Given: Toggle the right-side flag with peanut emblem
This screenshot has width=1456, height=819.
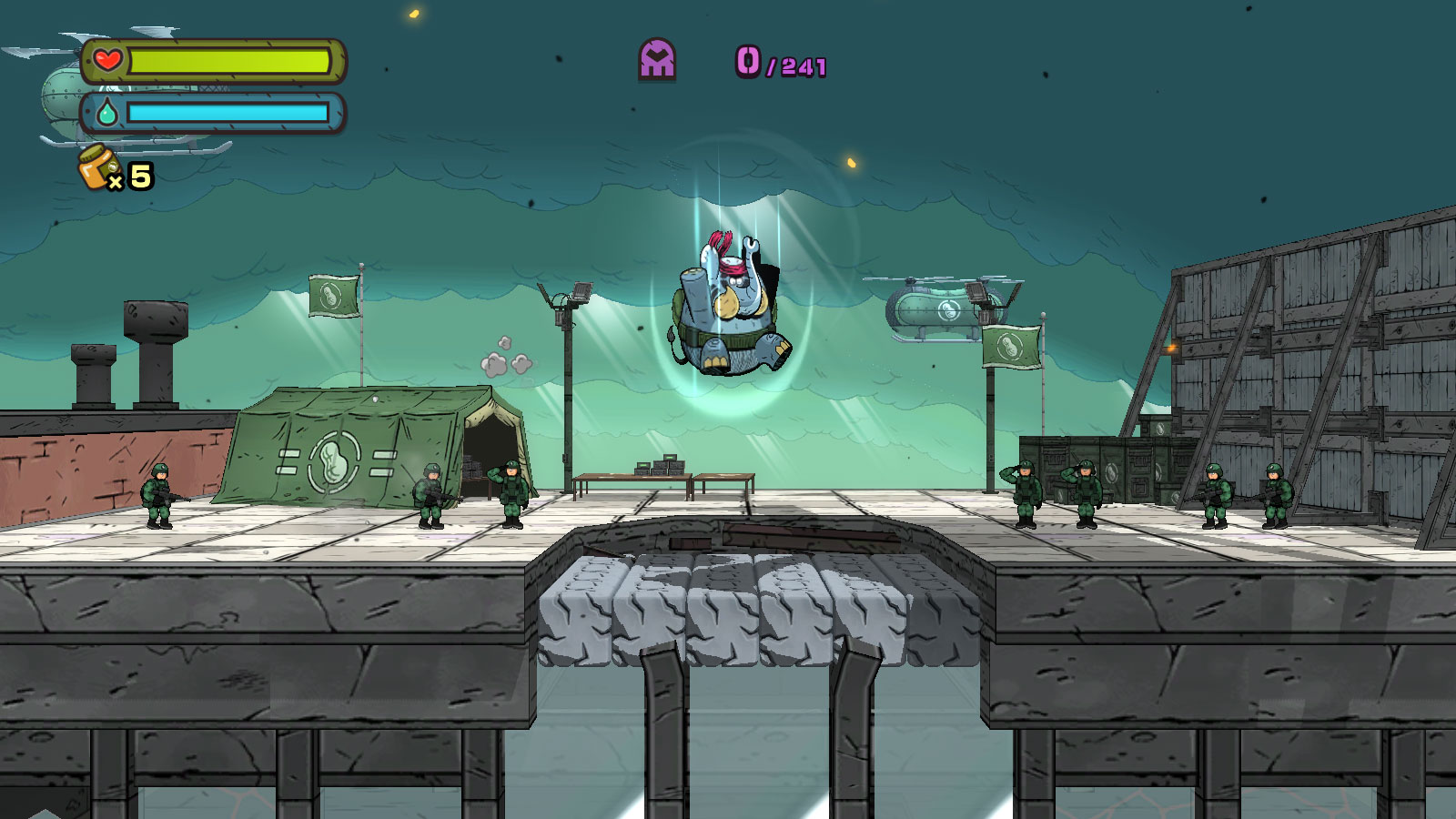Looking at the screenshot, I should (1012, 346).
